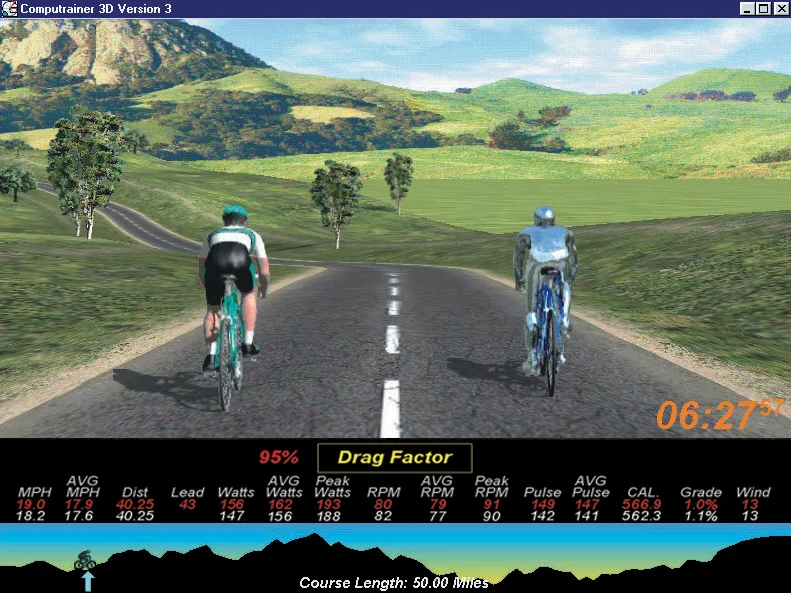The width and height of the screenshot is (791, 593).
Task: Click the Drag Factor box
Action: point(394,458)
